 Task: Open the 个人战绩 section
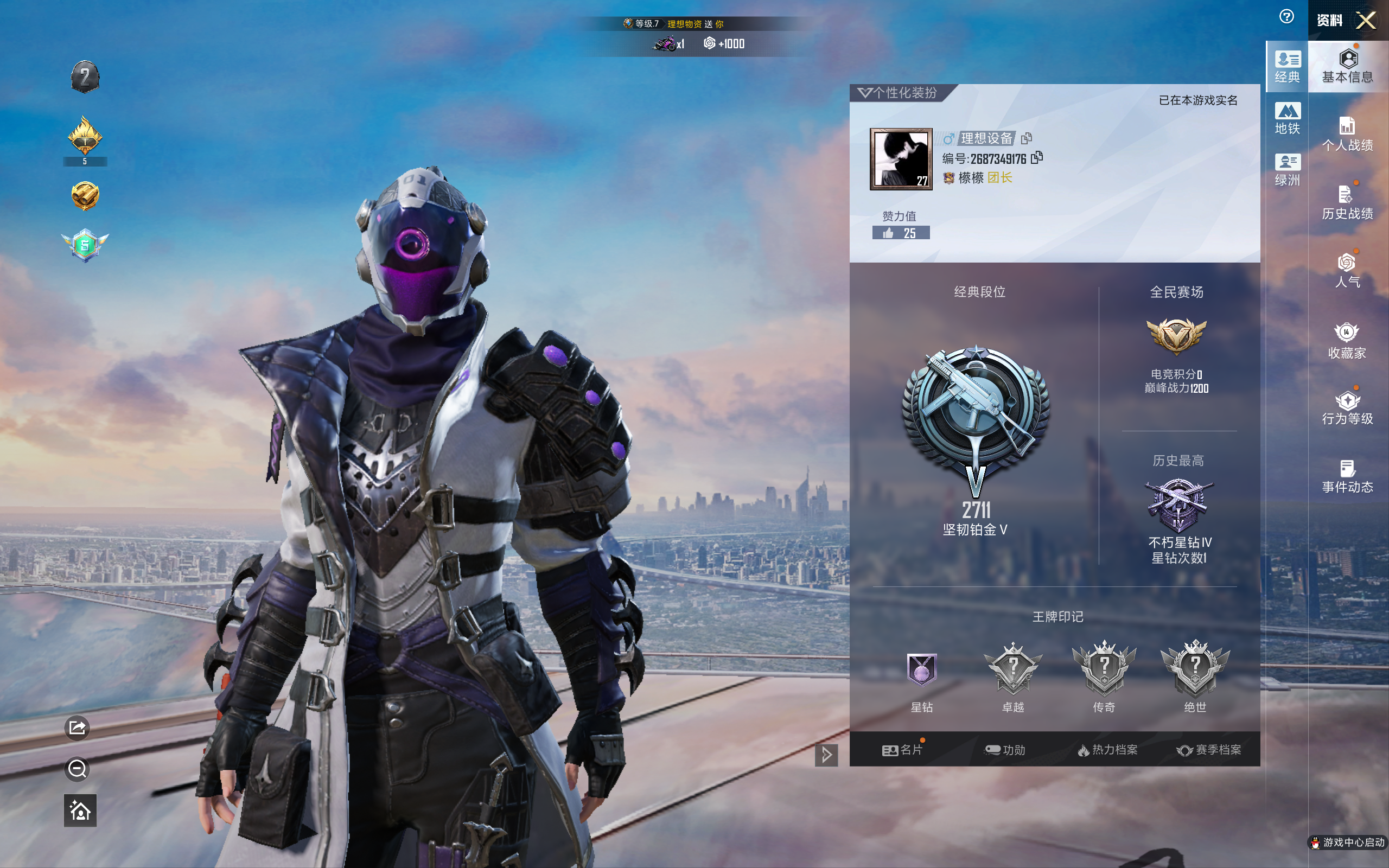point(1347,135)
